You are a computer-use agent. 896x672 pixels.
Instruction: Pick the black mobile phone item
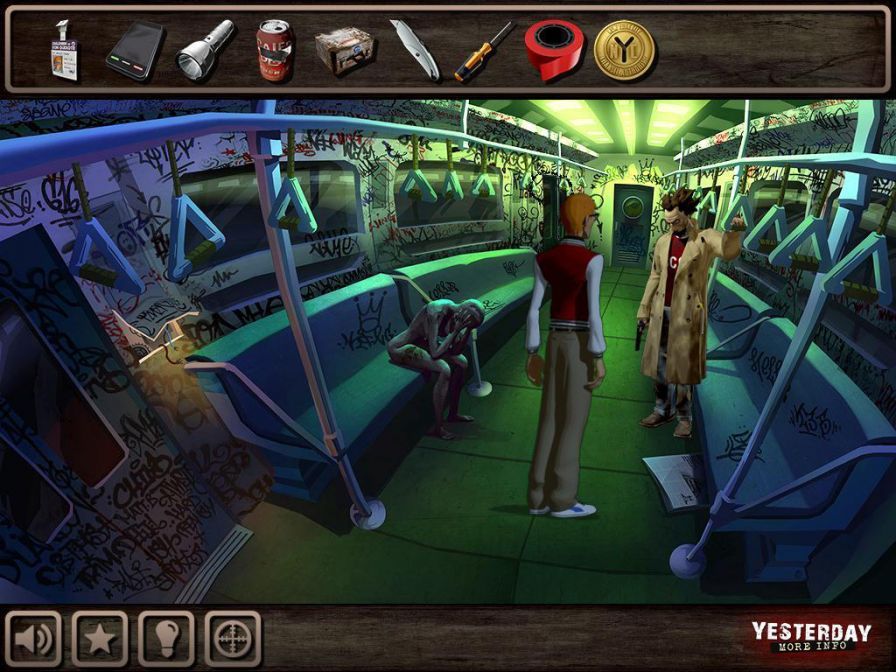coord(135,50)
